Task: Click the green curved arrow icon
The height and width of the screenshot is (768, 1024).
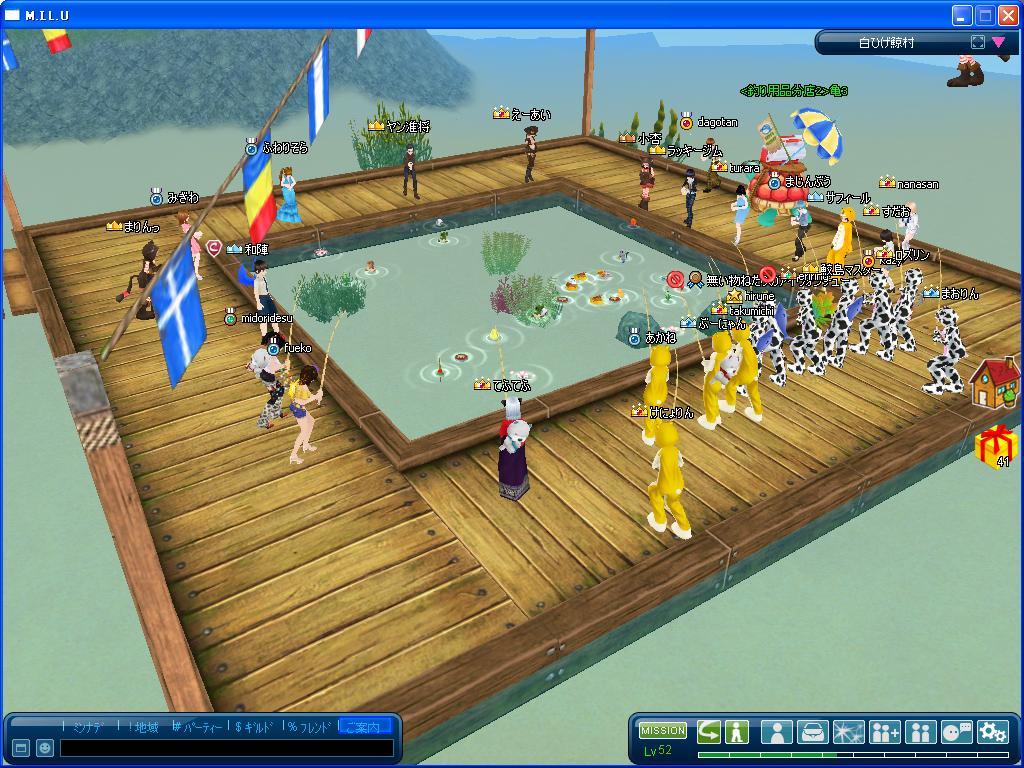Action: click(x=708, y=731)
